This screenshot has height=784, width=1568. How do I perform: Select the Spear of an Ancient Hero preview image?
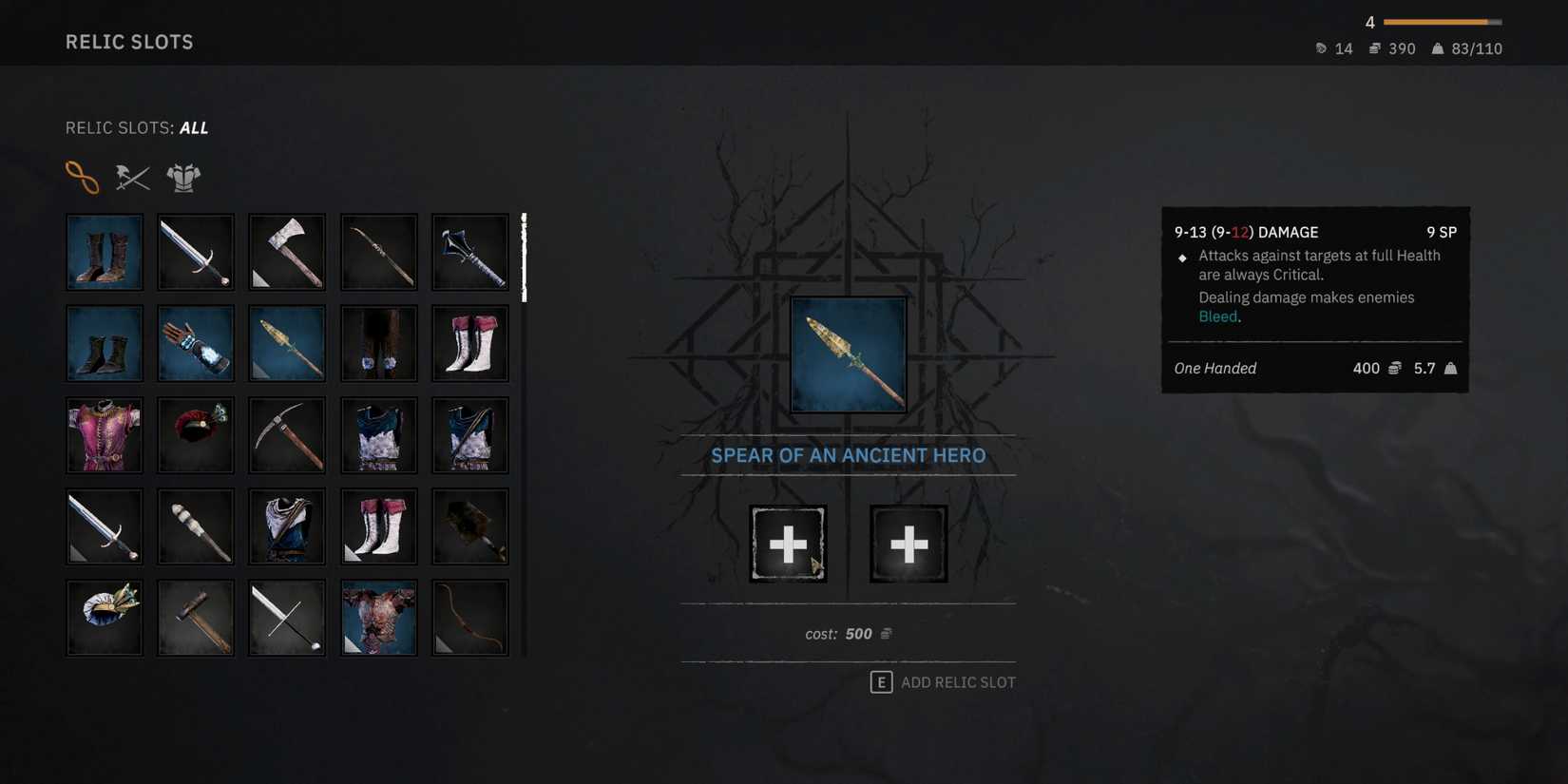pos(848,354)
